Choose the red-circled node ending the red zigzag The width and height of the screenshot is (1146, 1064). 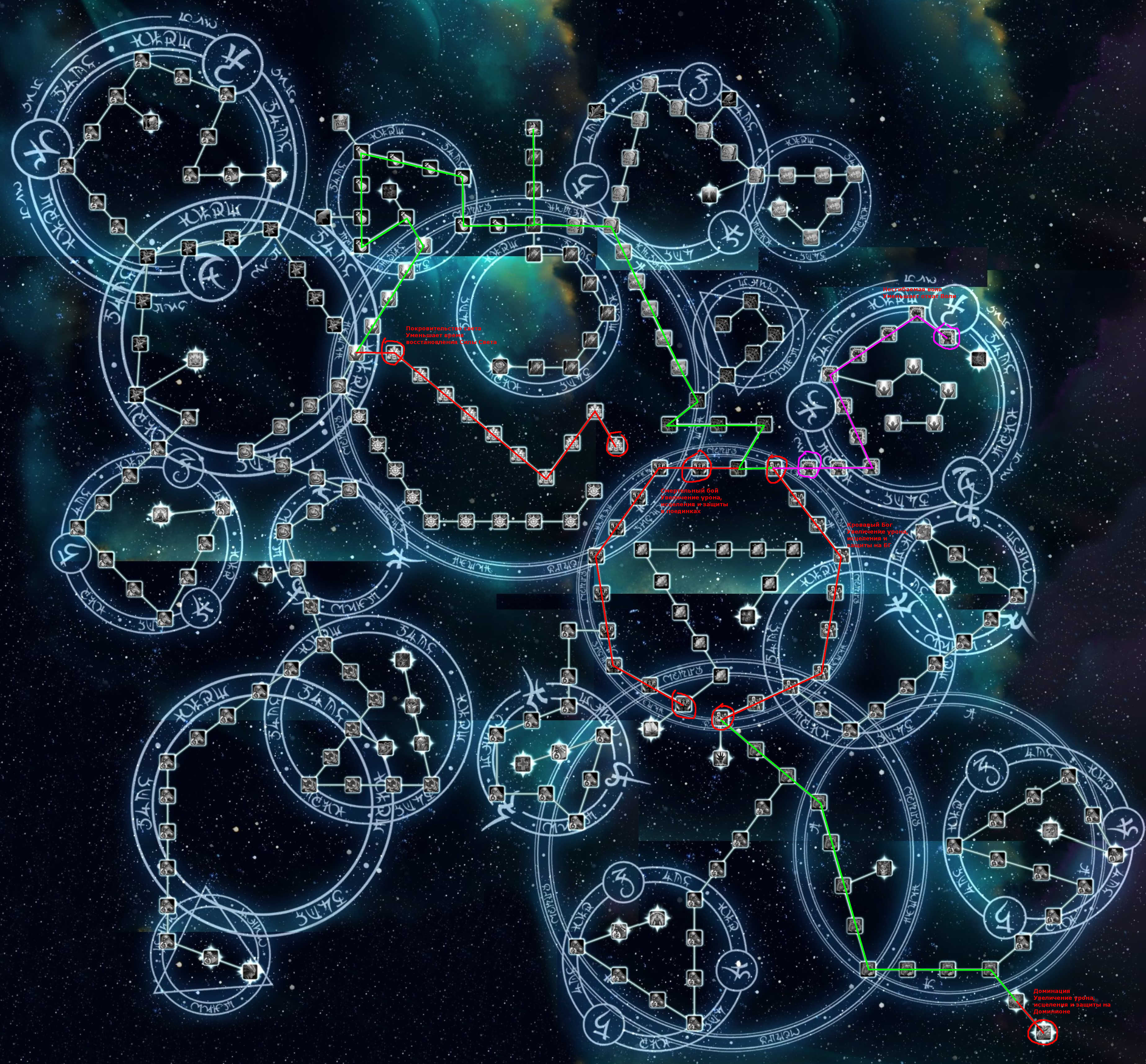click(616, 443)
